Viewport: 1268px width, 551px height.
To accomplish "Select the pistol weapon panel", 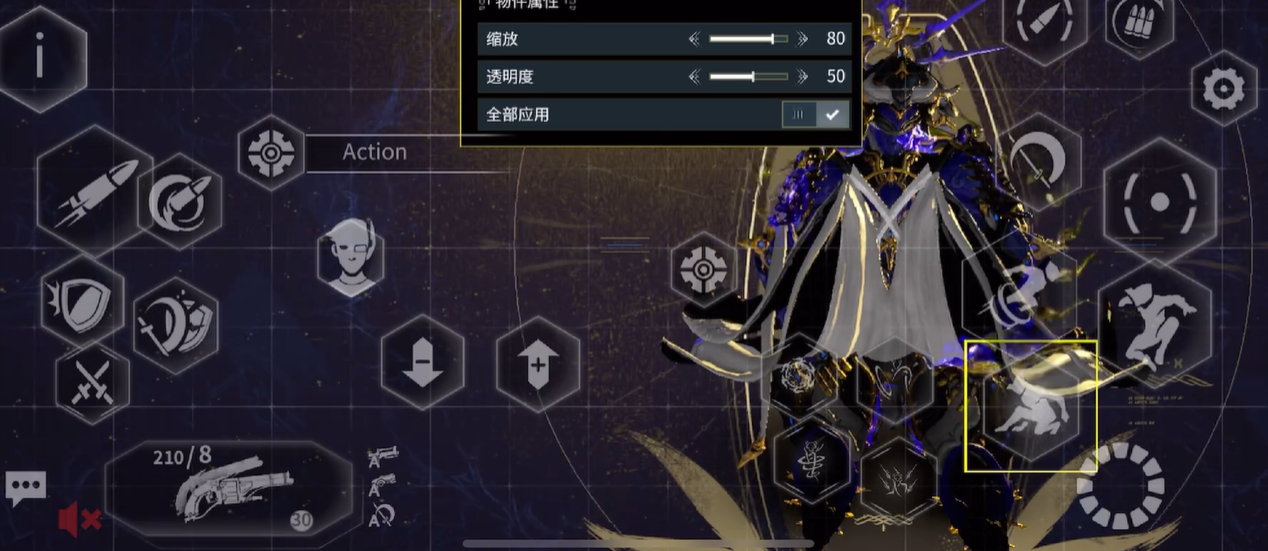I will [229, 489].
